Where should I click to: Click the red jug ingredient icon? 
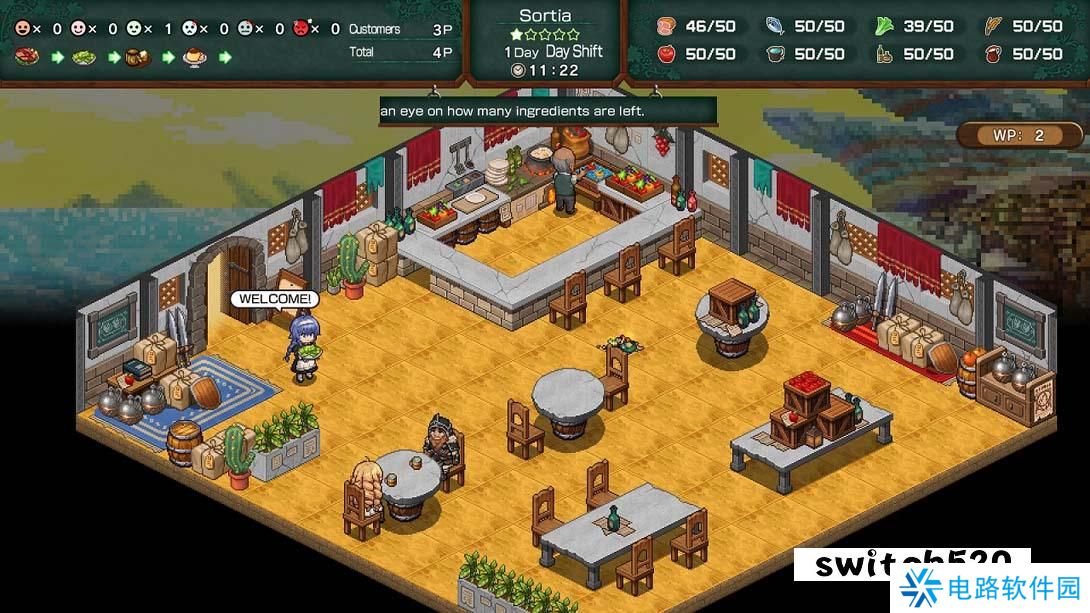[x=993, y=53]
